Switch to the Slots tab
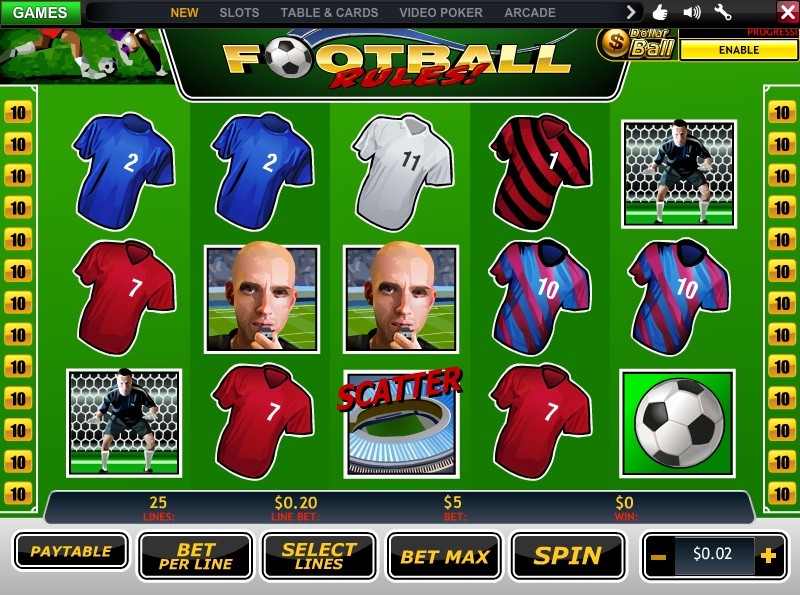The width and height of the screenshot is (800, 595). (x=239, y=13)
